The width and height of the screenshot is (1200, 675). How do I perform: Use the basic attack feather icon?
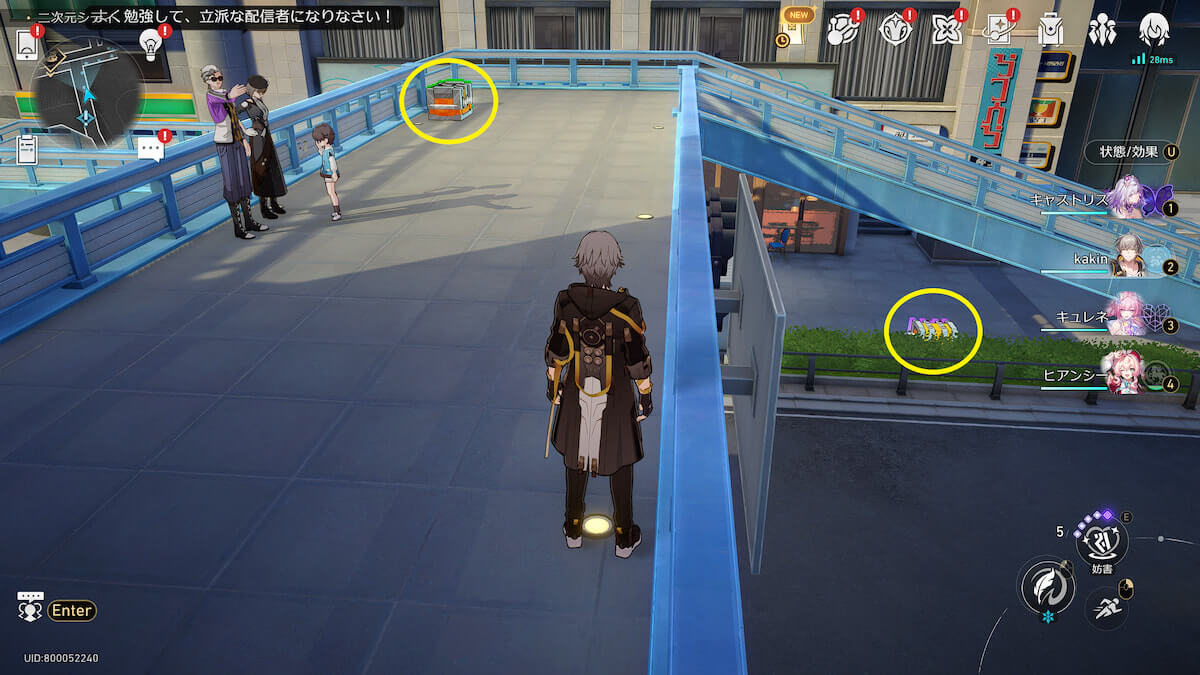[1045, 586]
